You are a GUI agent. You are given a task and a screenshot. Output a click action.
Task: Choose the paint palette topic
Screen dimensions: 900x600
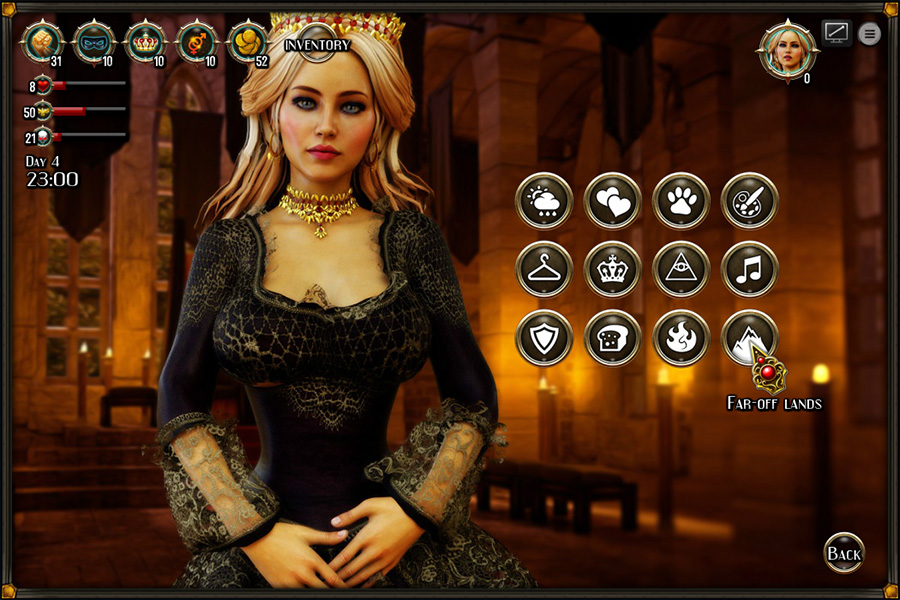(x=749, y=201)
